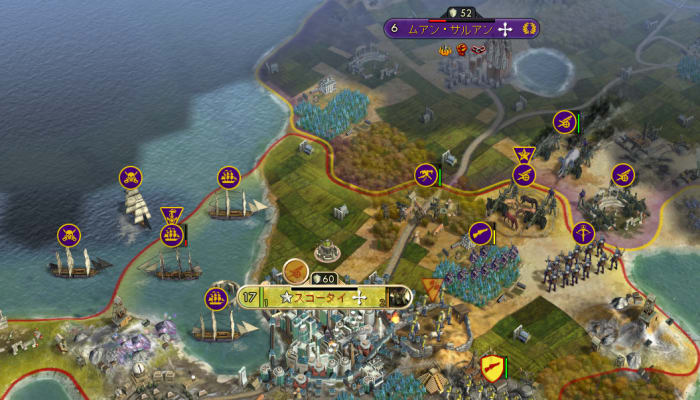Click the orange triangular unit flag
700x400 pixels.
click(x=433, y=289)
